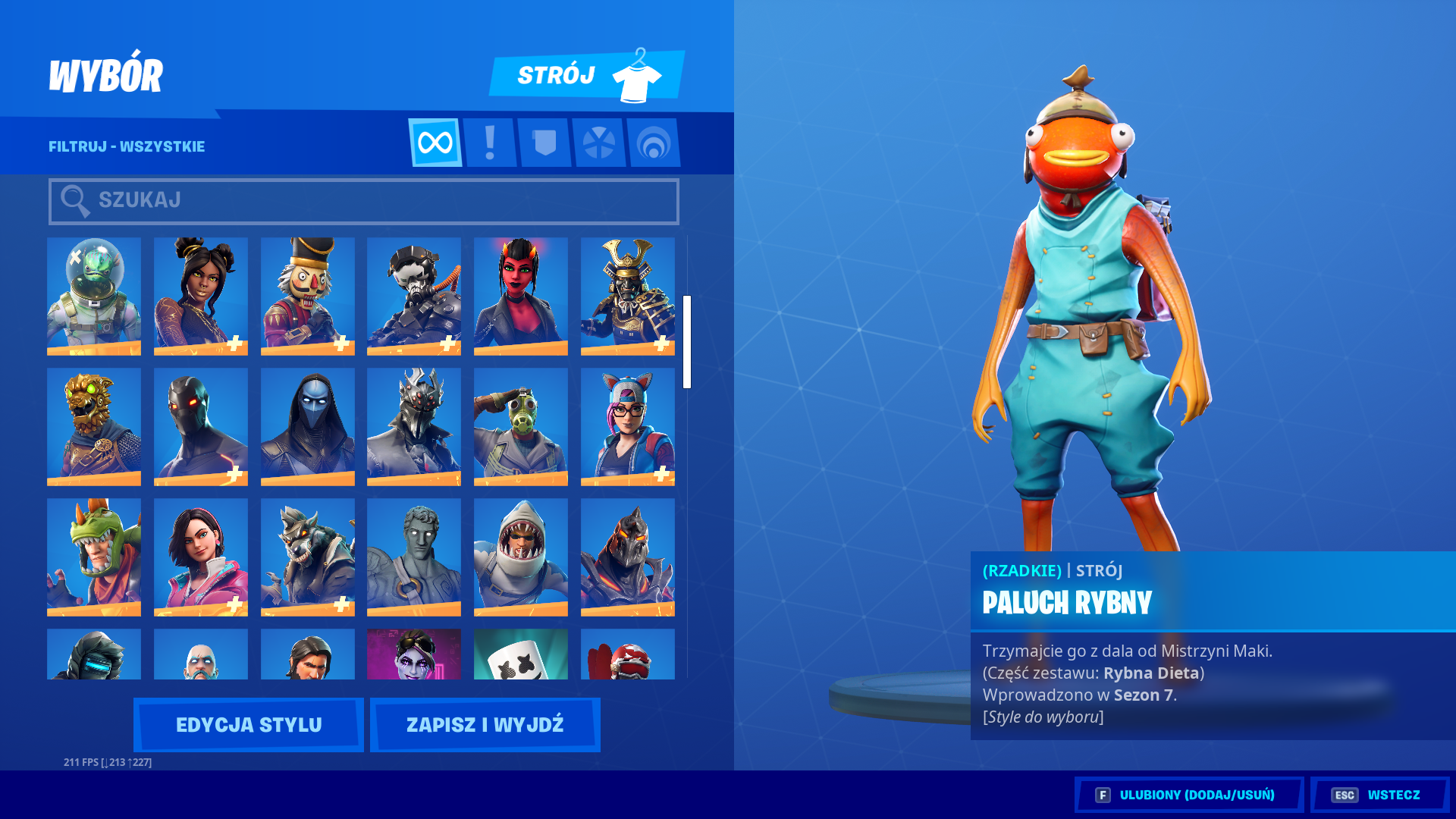Select the astronaut alien outfit thumbnail
The width and height of the screenshot is (1456, 819).
(x=94, y=296)
